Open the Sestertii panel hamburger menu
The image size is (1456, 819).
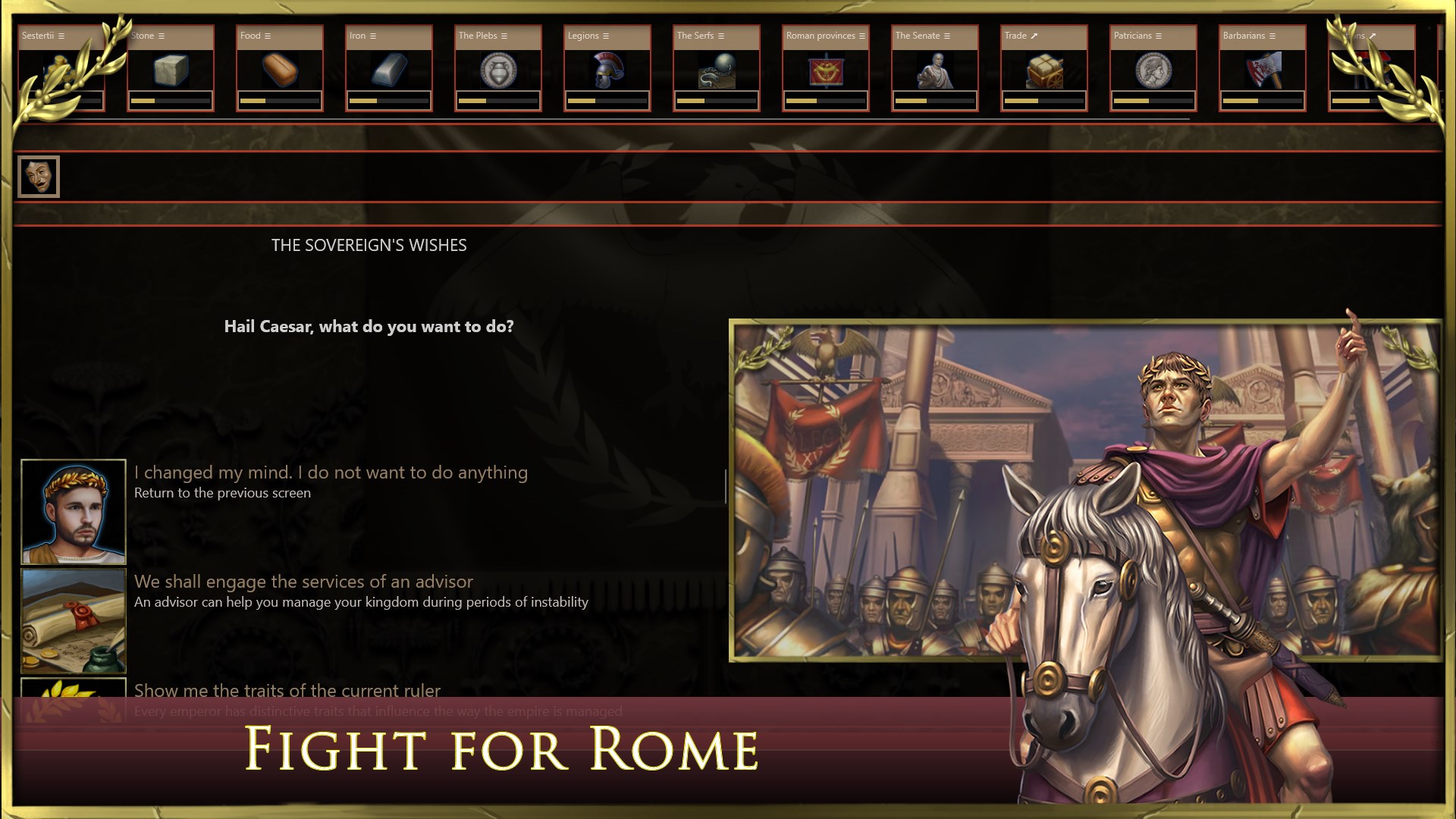coord(62,35)
